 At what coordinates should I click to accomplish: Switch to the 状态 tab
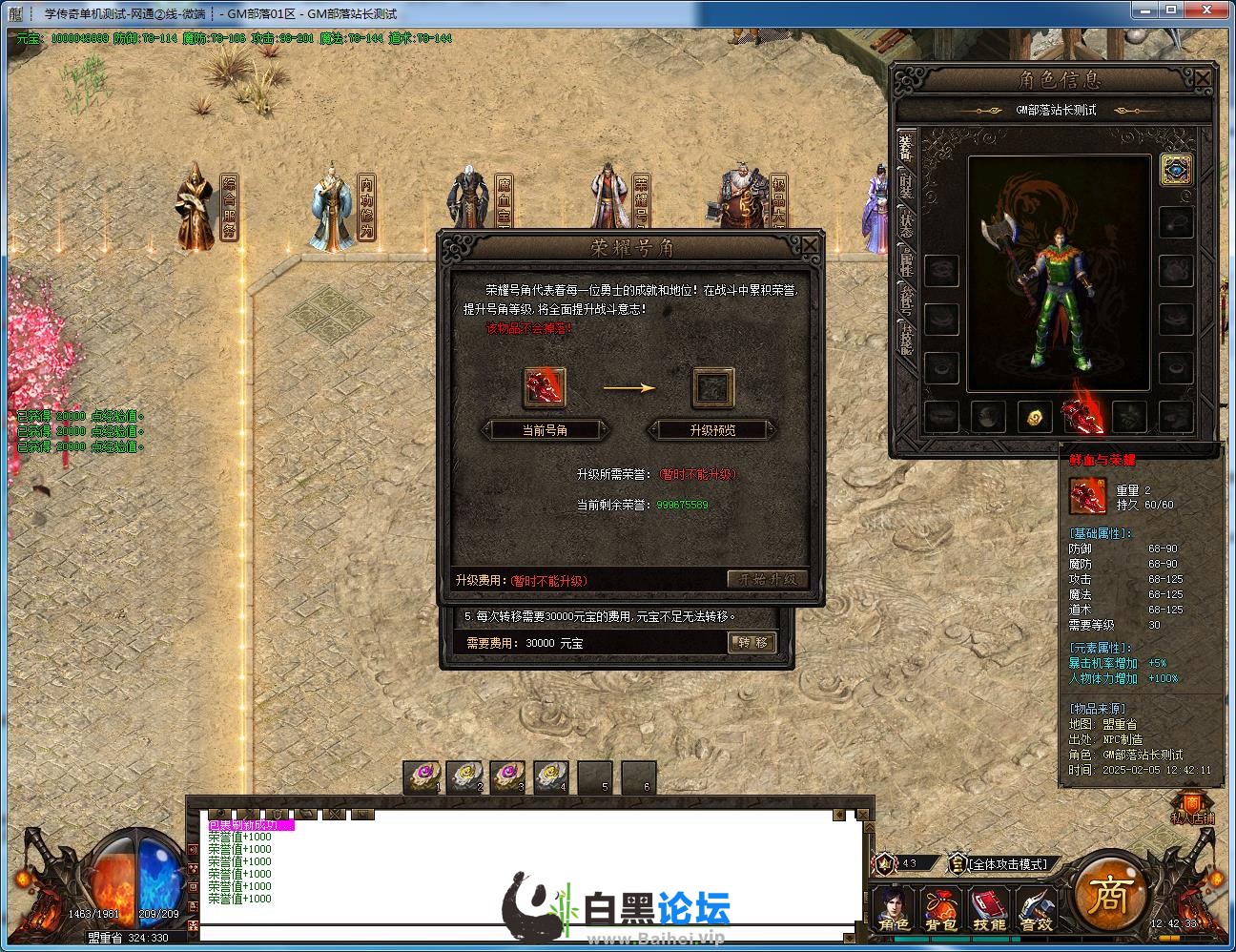(906, 224)
